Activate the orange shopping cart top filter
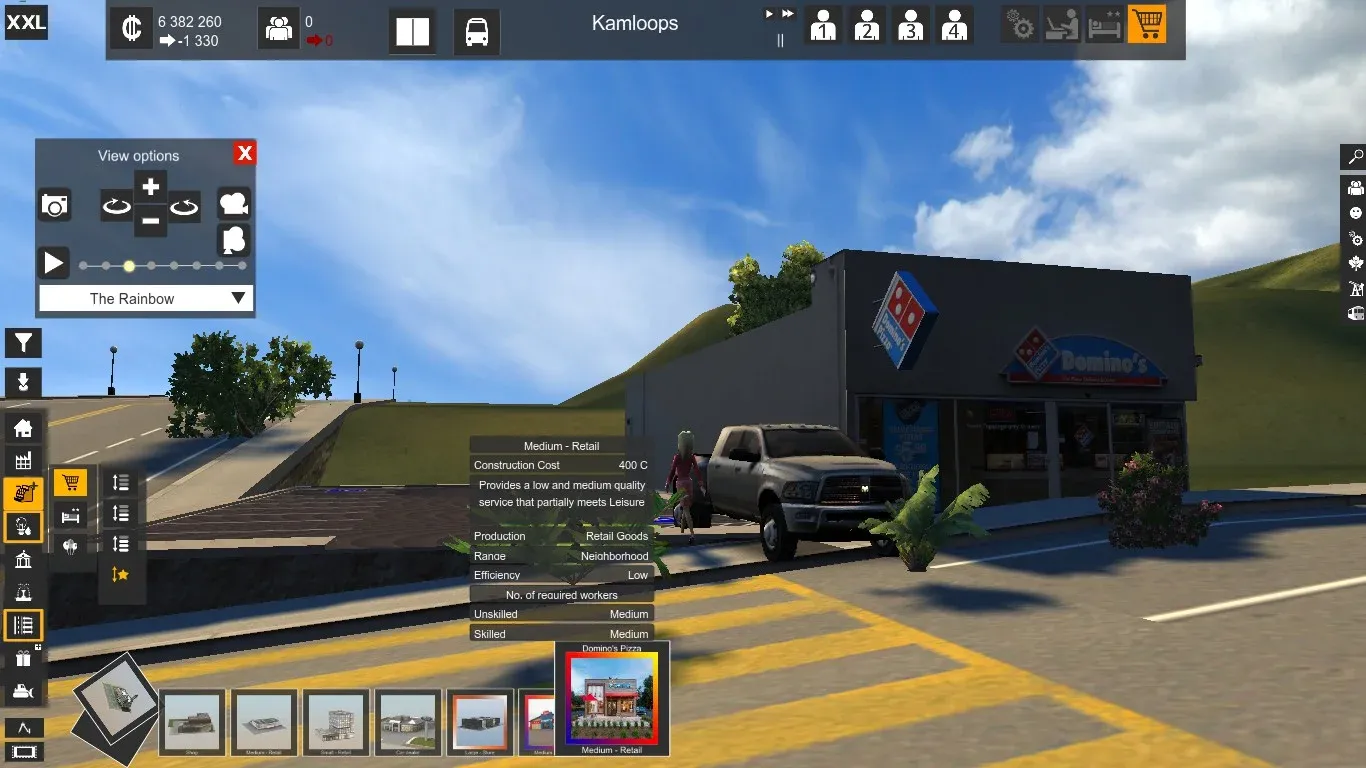Image resolution: width=1366 pixels, height=768 pixels. click(1147, 24)
